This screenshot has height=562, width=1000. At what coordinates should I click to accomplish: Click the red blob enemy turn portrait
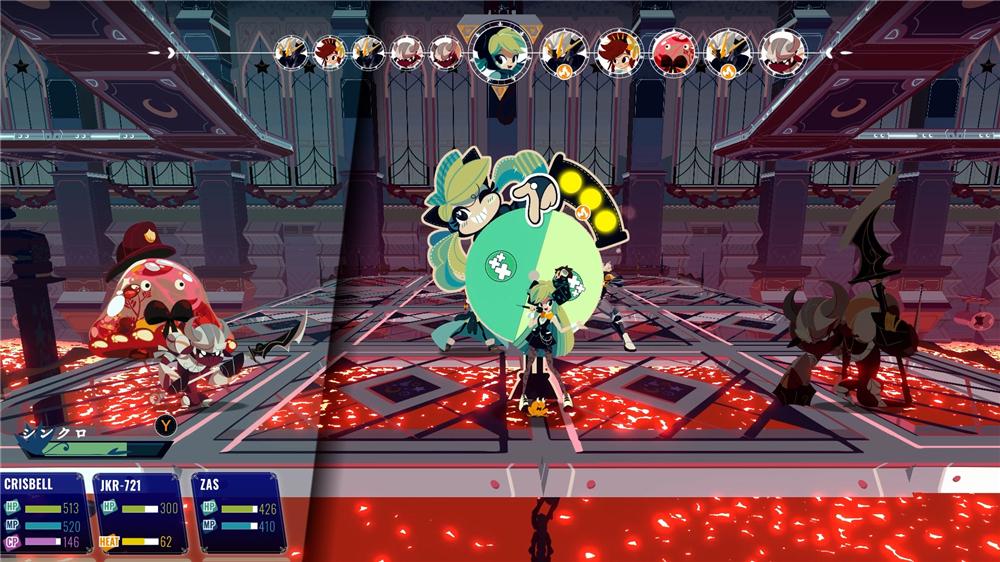click(x=672, y=51)
